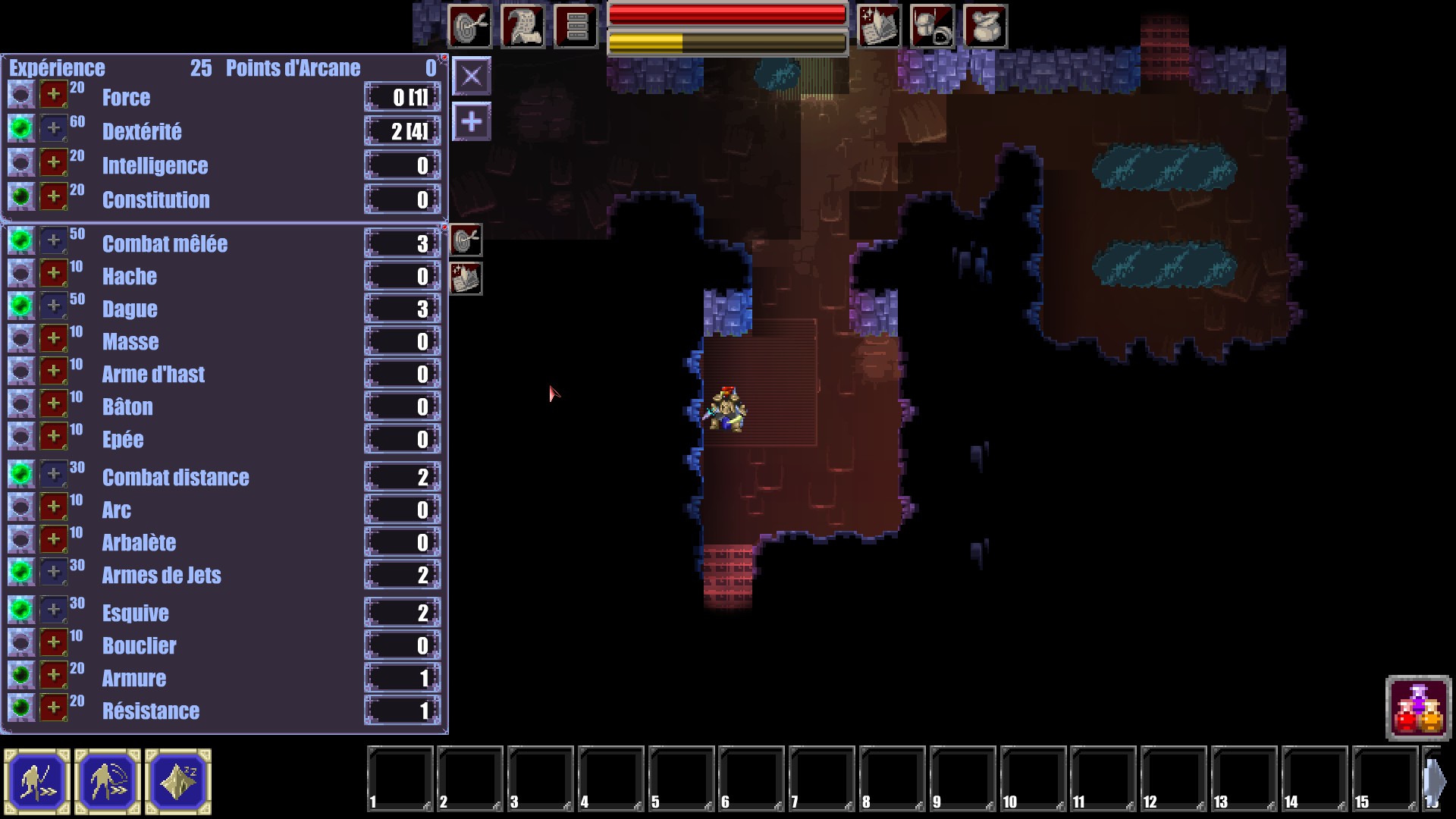Viewport: 1456px width, 819px height.
Task: Open the spellbook icon in top bar
Action: click(879, 27)
